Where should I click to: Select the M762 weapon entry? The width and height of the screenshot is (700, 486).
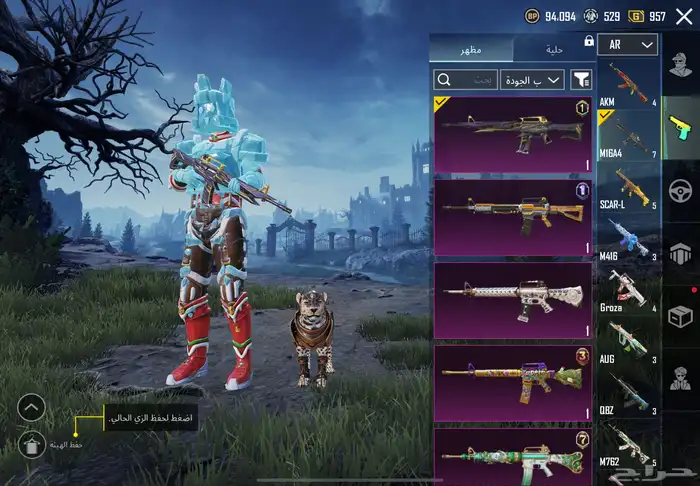[627, 446]
